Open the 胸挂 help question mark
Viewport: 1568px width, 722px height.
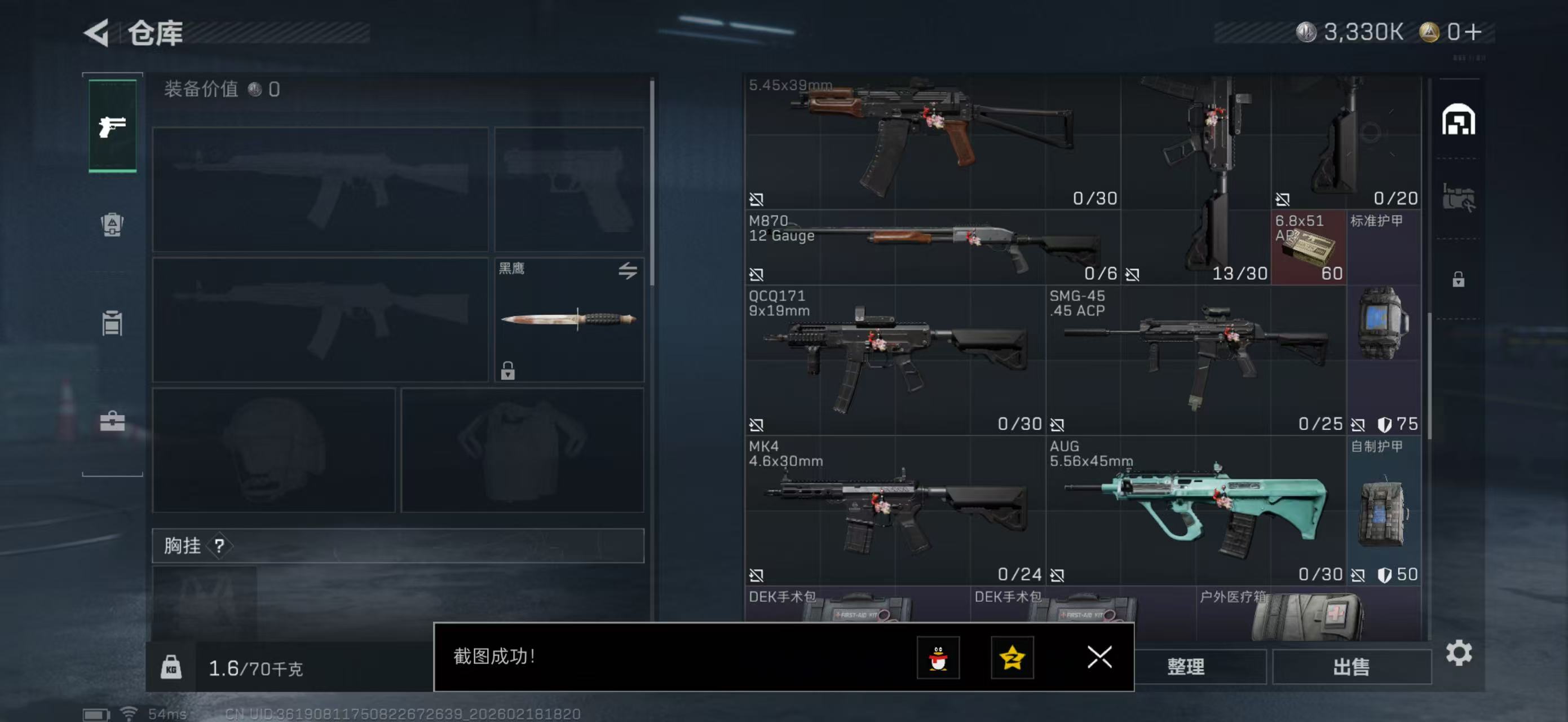pos(219,545)
